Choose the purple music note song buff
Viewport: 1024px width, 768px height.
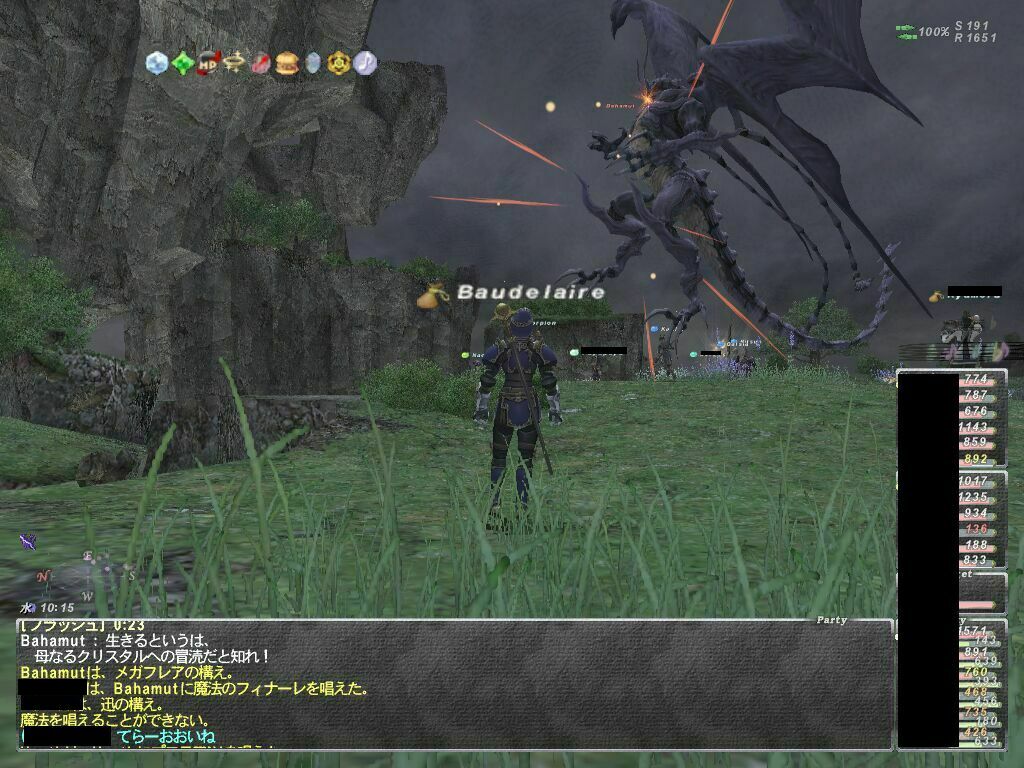point(365,63)
